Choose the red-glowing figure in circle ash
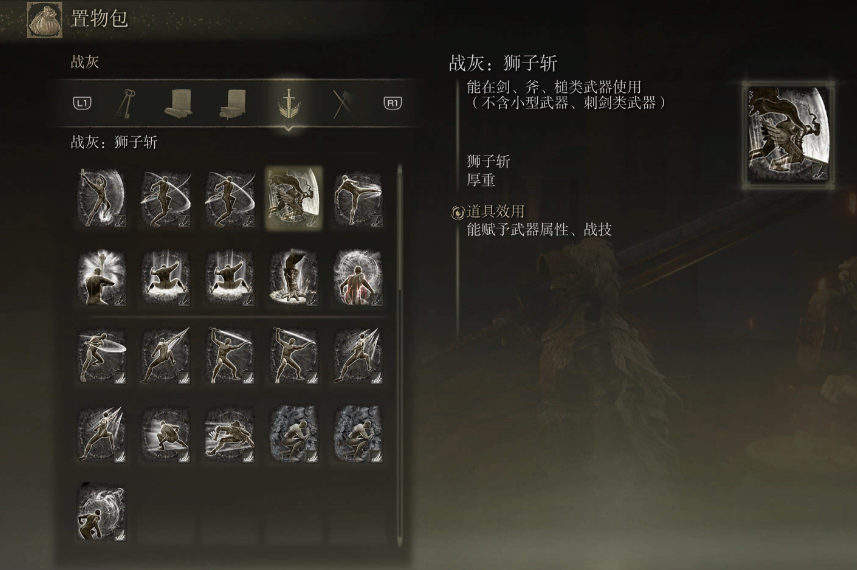 (x=357, y=276)
